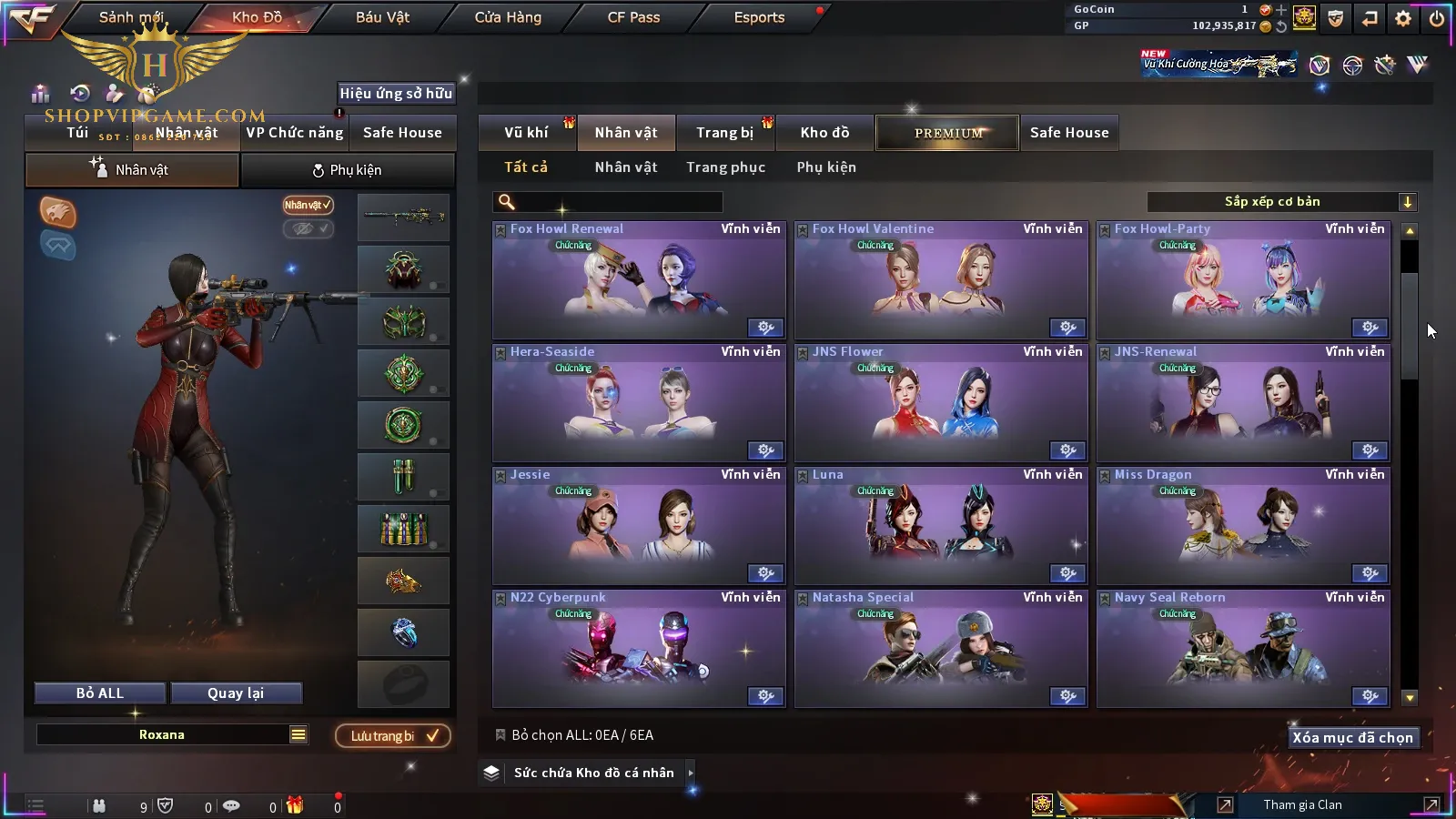Pick the Navy Seal Reborn character card
Screen dimensions: 1456x819
coord(1243,650)
